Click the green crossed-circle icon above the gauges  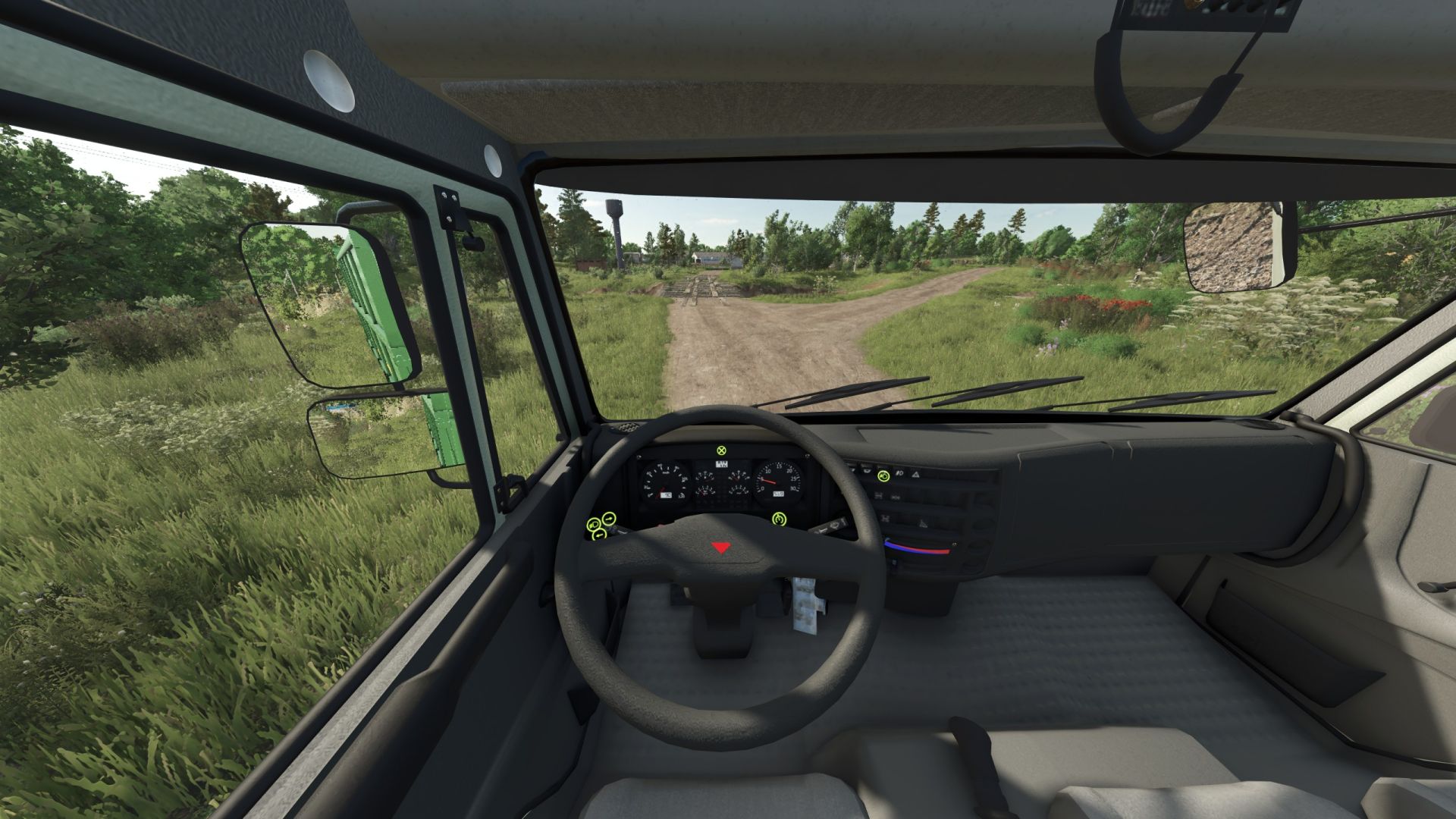[720, 451]
